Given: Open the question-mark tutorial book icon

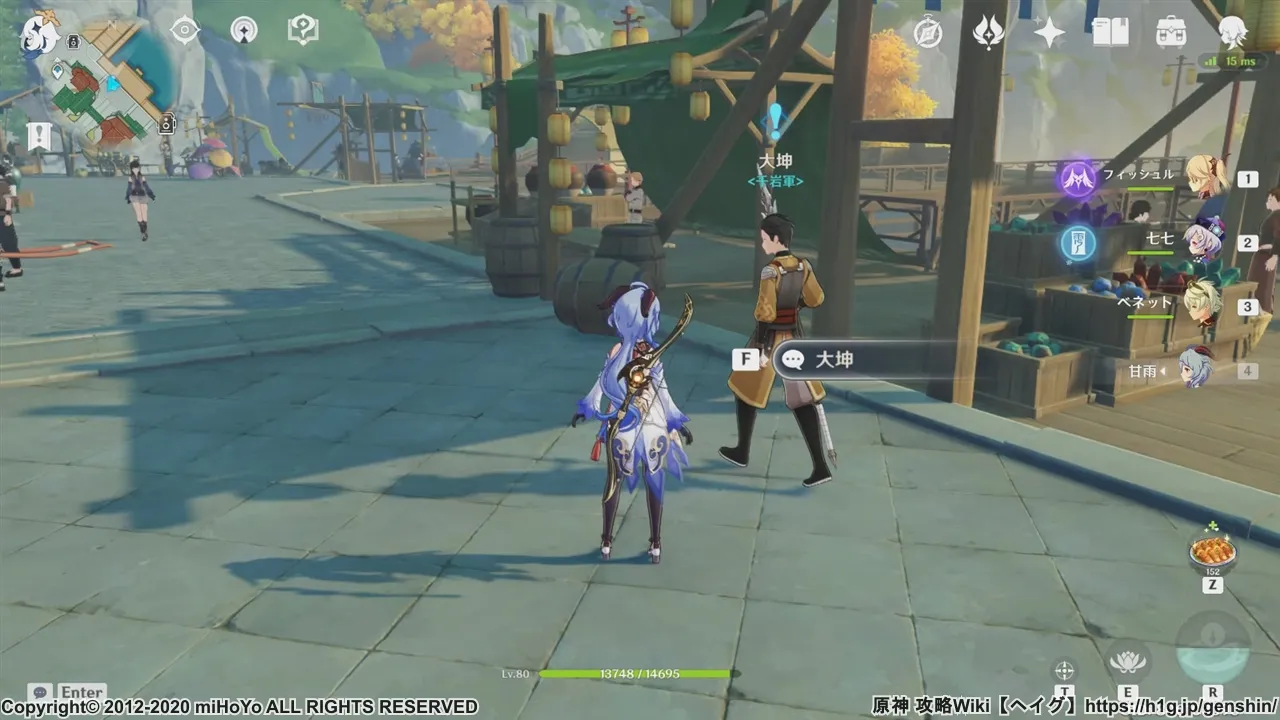Looking at the screenshot, I should 302,30.
